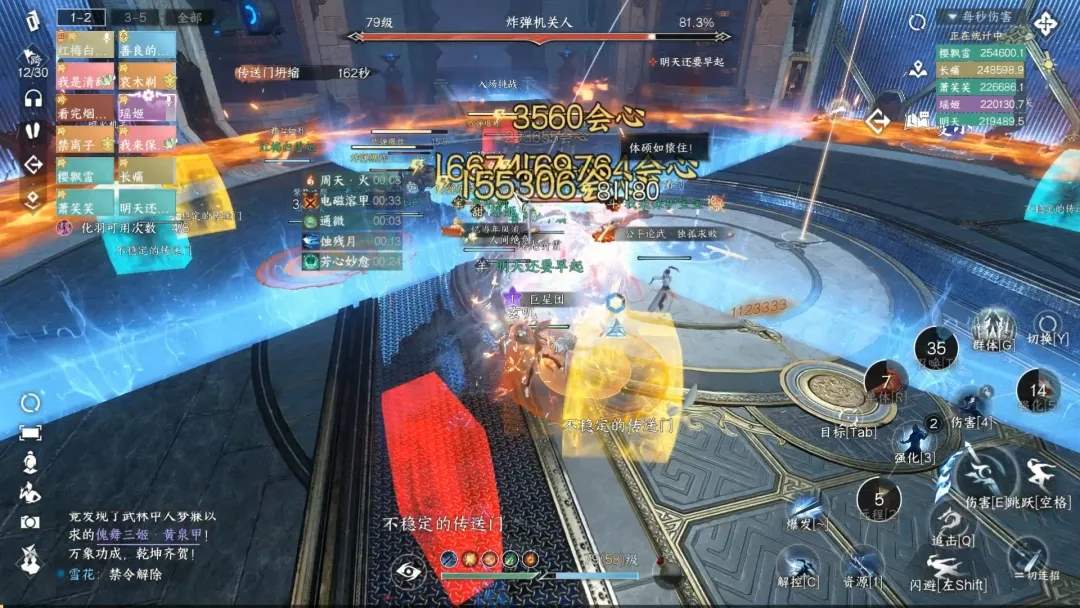Open the camera screenshot icon
The width and height of the screenshot is (1080, 608).
(x=31, y=521)
